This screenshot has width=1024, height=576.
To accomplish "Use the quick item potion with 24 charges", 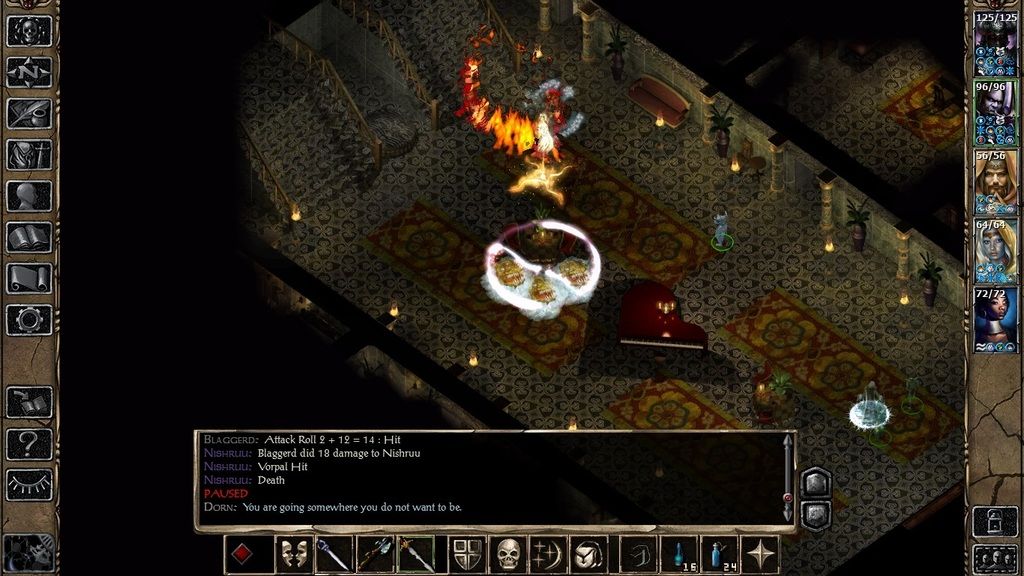I will [718, 554].
